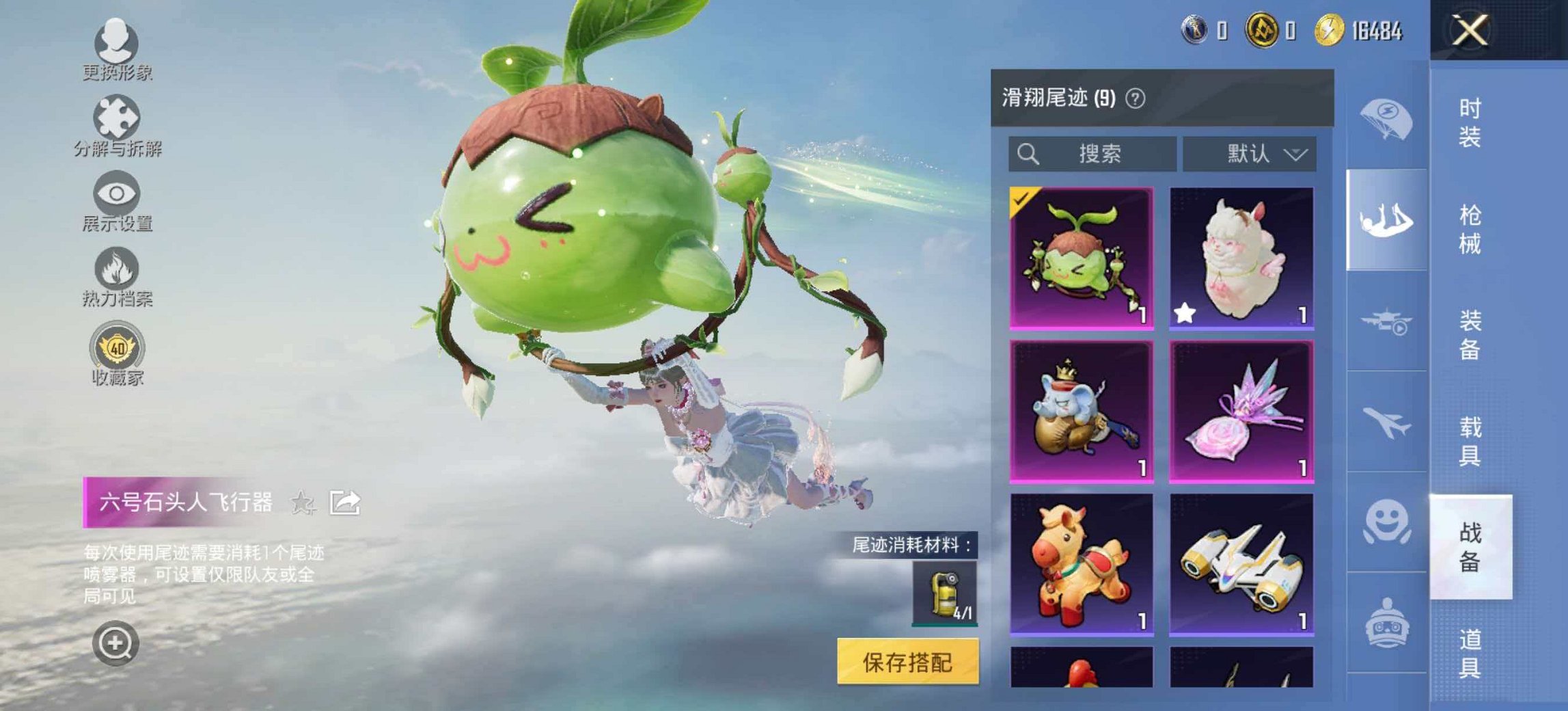Screen dimensions: 1568x711
Task: Toggle the star next to 六号石头人飞行器
Action: point(302,504)
